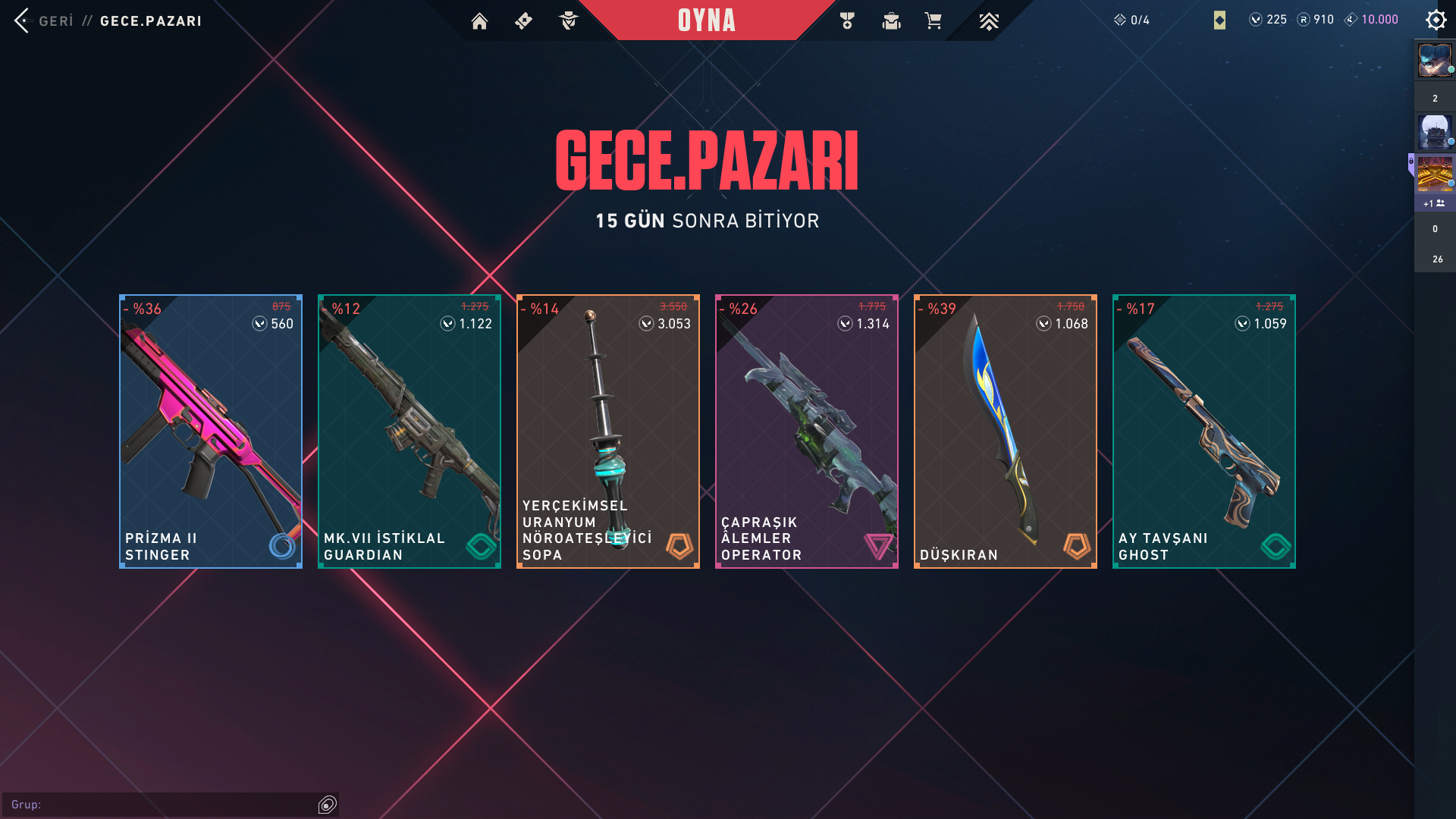Choose the Yerçekimsel Uranyum Nöroateşleyici Sopa card

[608, 431]
